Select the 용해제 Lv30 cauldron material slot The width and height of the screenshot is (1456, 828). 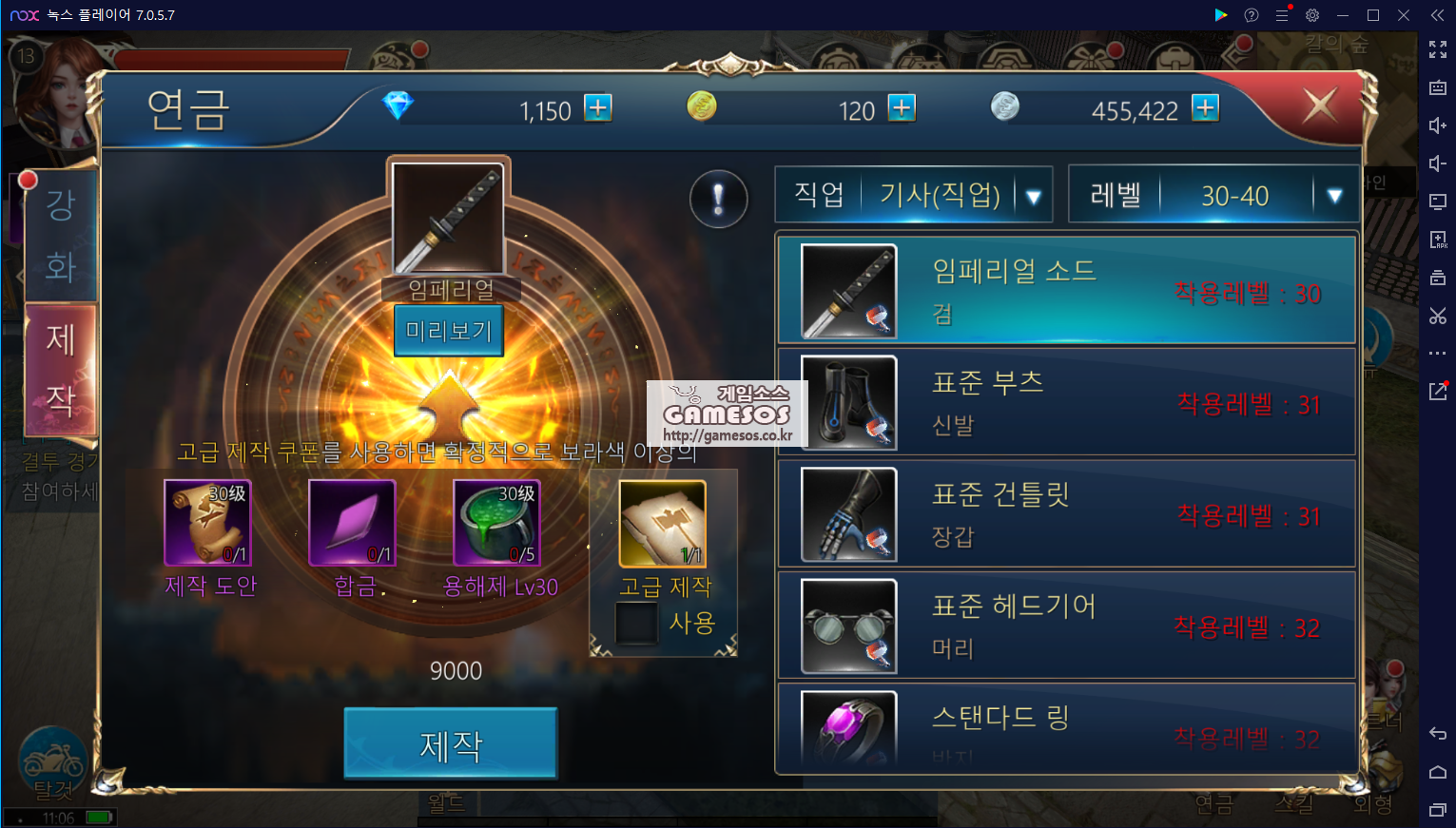click(496, 523)
